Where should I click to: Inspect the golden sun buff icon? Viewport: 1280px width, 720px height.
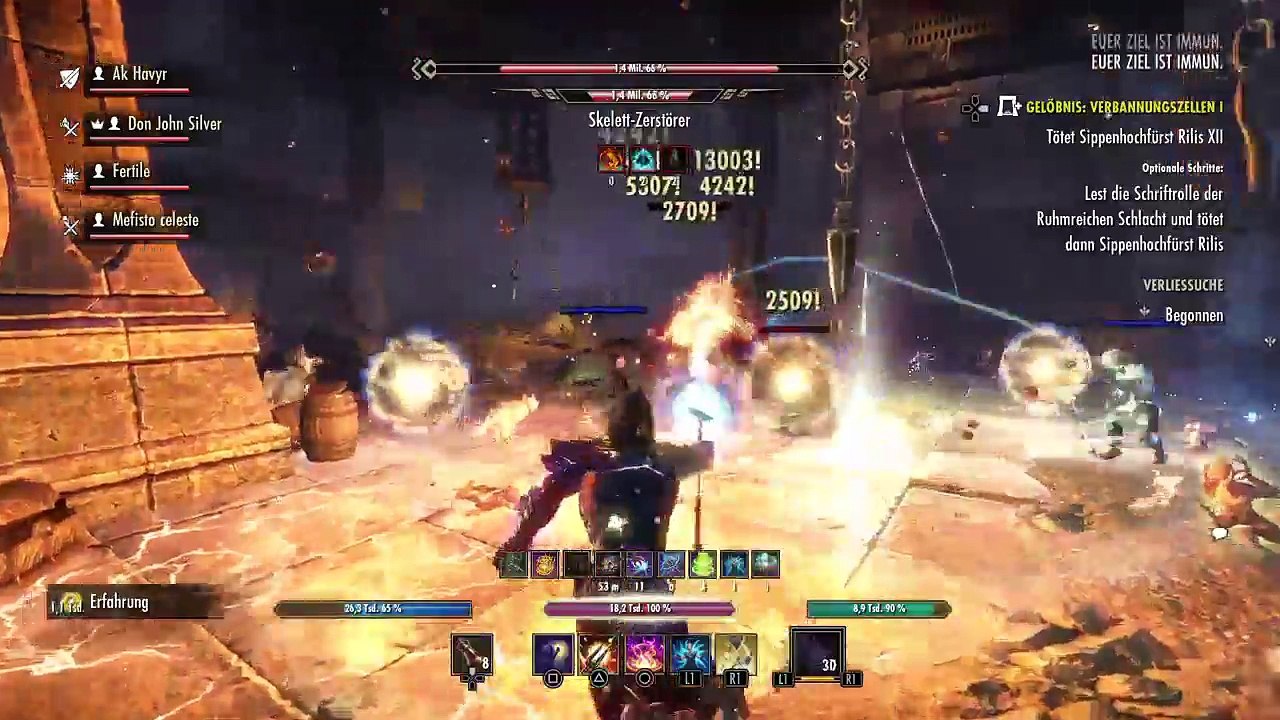click(x=545, y=565)
